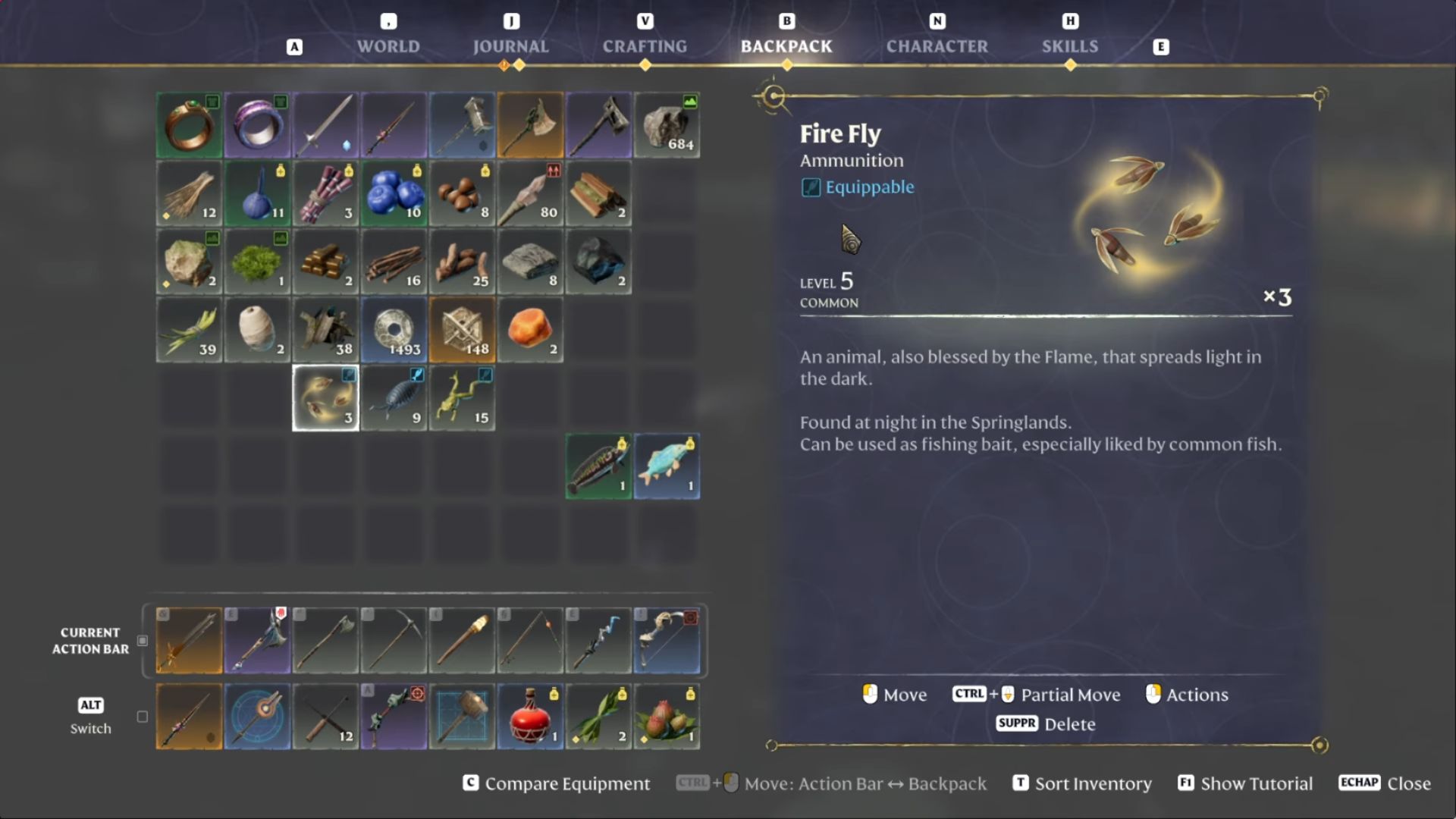Click the blueberries stack in the inventory
Viewport: 1456px width, 819px height.
pos(394,193)
